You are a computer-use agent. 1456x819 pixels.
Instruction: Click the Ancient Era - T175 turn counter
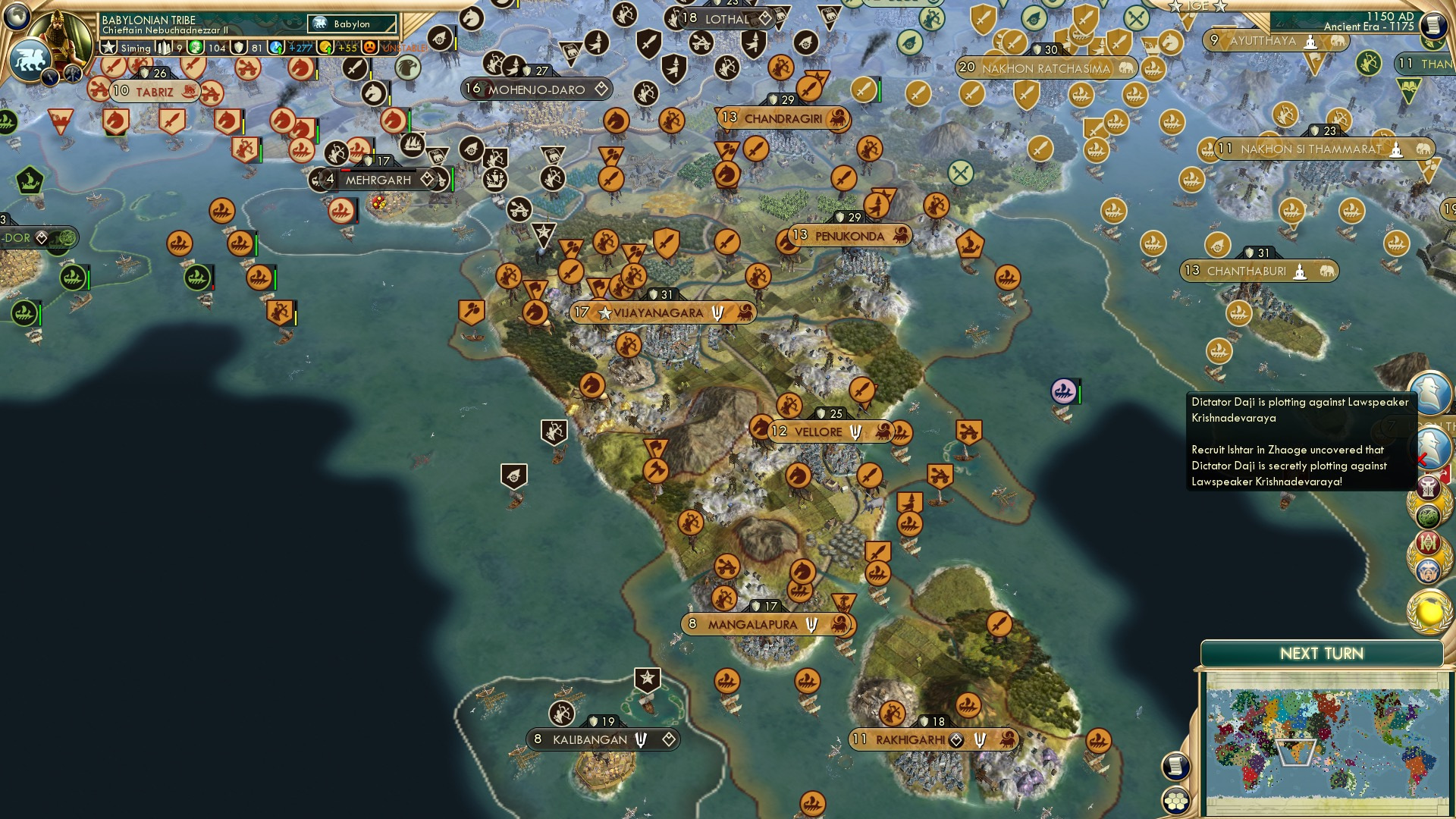(x=1369, y=25)
